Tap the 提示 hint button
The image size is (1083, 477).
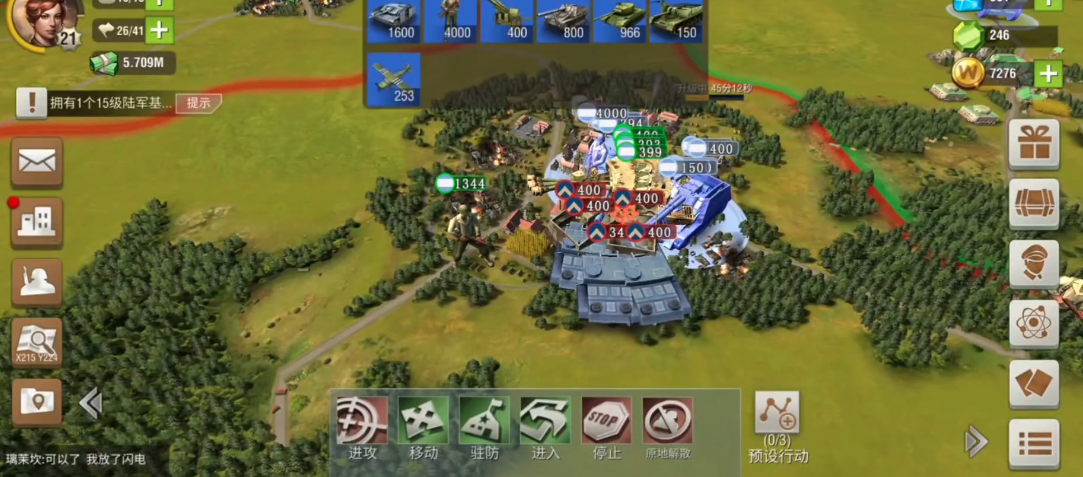pyautogui.click(x=198, y=103)
